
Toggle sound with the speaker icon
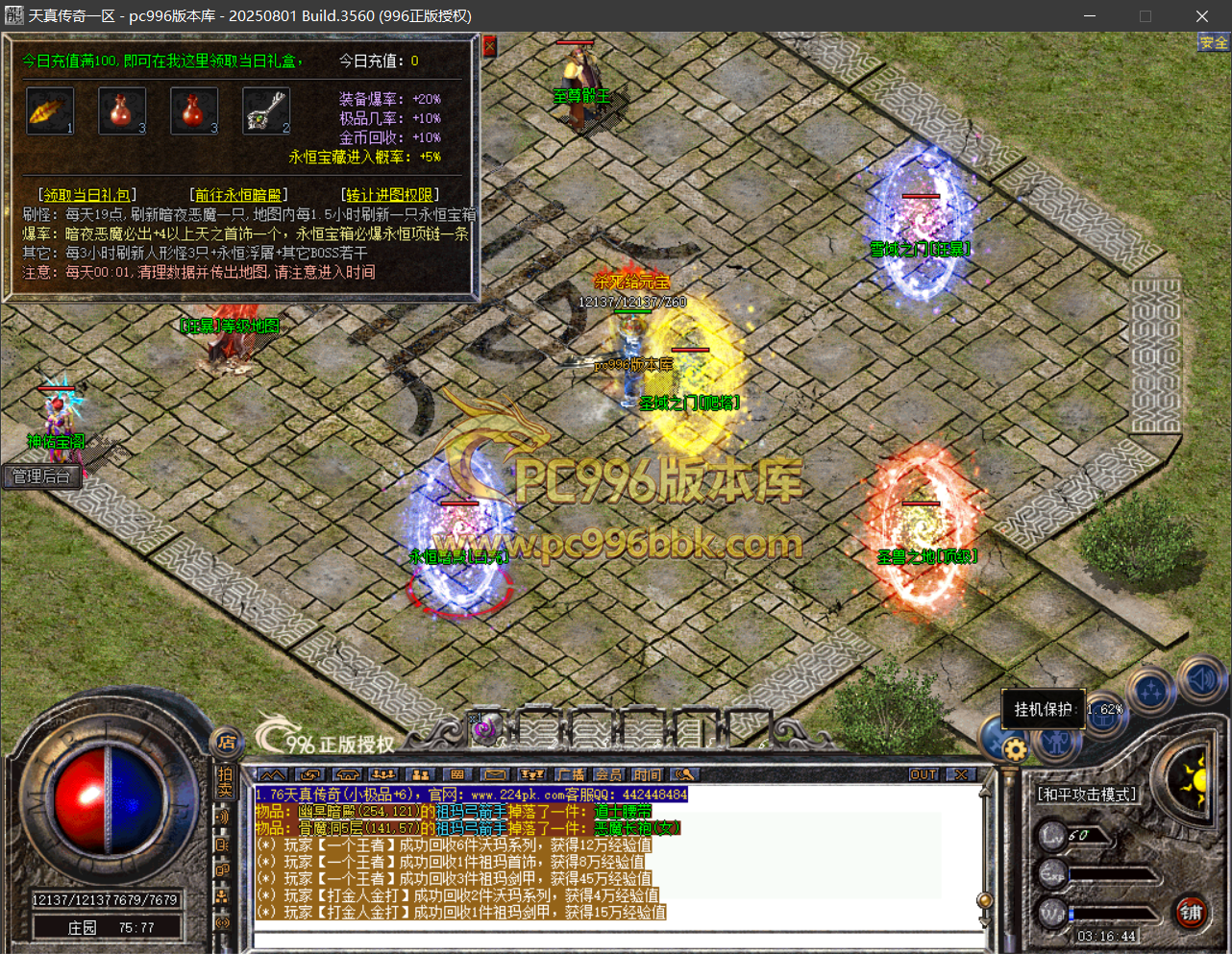point(1199,679)
